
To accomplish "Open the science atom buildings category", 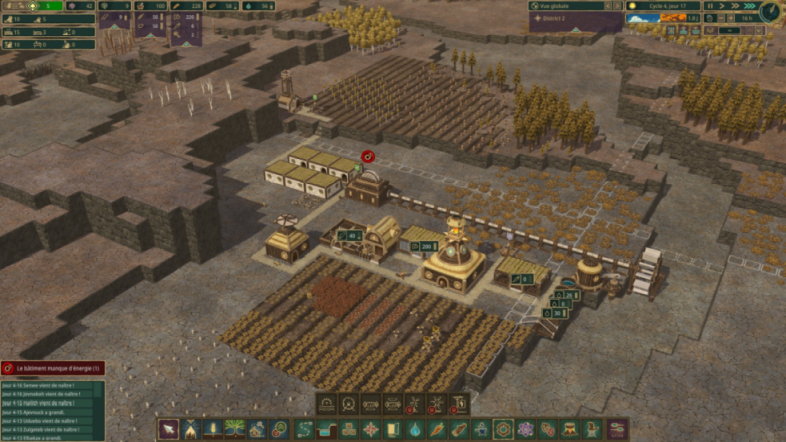I will tap(525, 429).
